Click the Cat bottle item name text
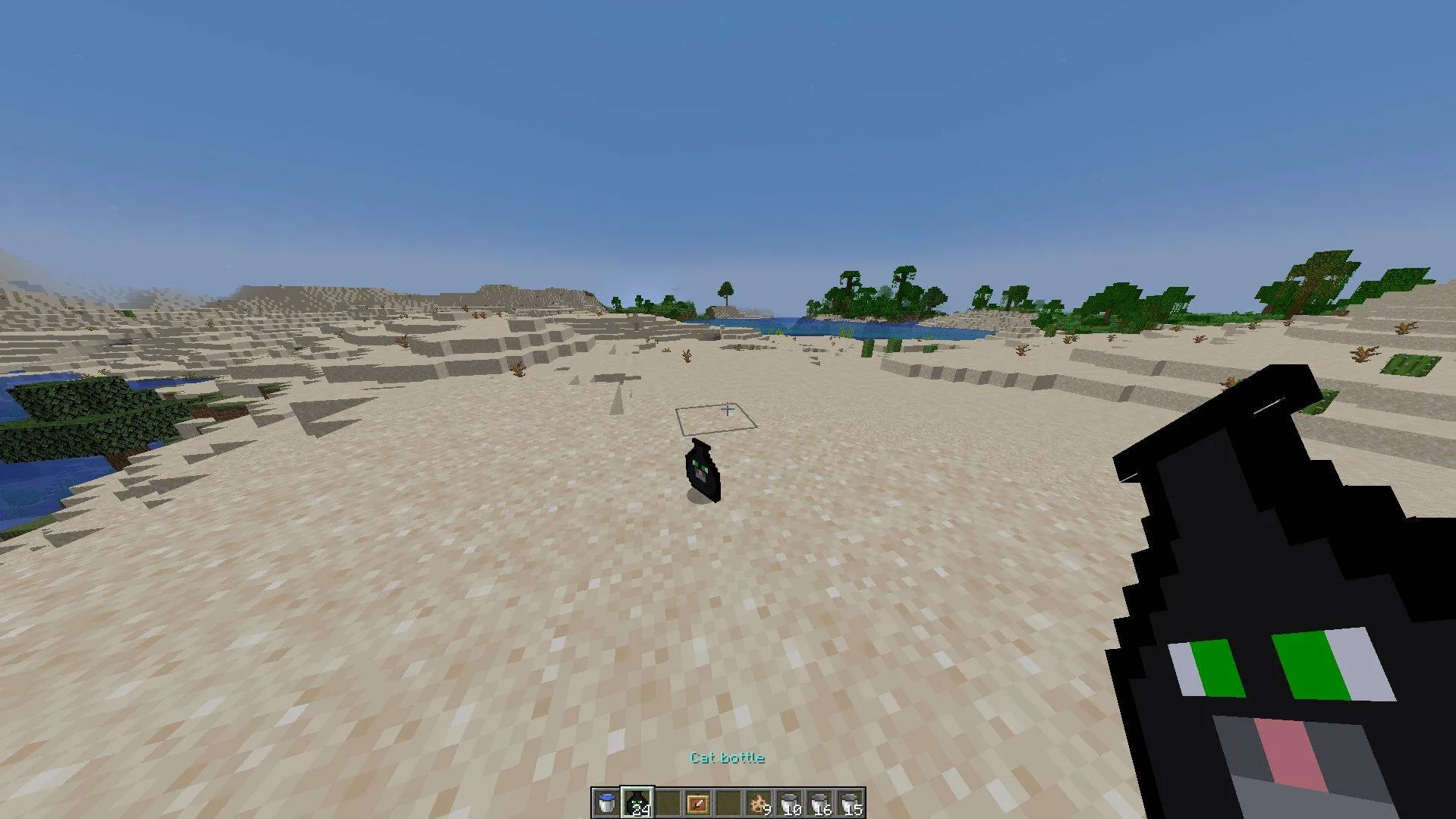 click(x=726, y=758)
